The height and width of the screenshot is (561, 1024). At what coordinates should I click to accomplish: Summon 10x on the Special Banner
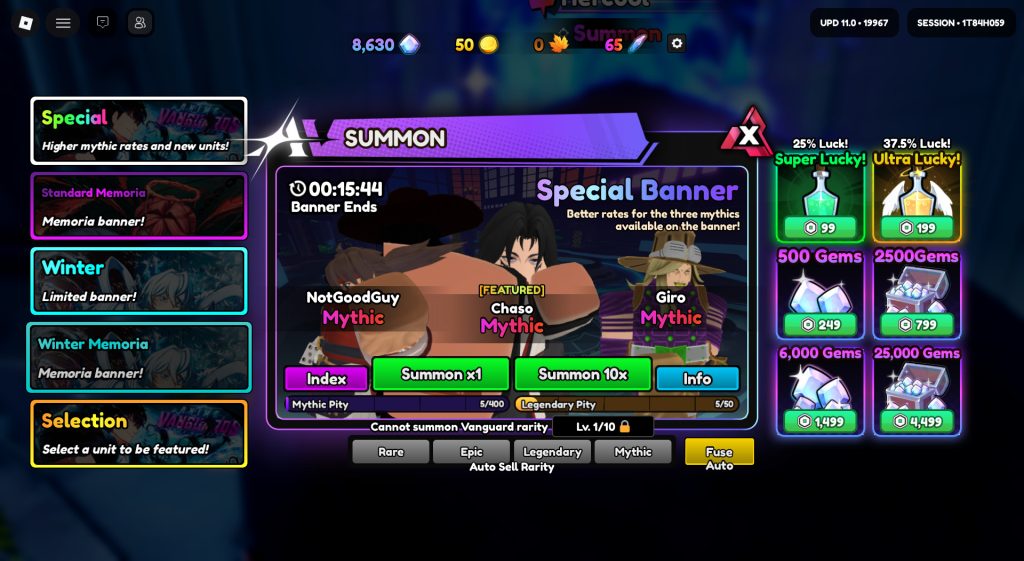(x=582, y=374)
